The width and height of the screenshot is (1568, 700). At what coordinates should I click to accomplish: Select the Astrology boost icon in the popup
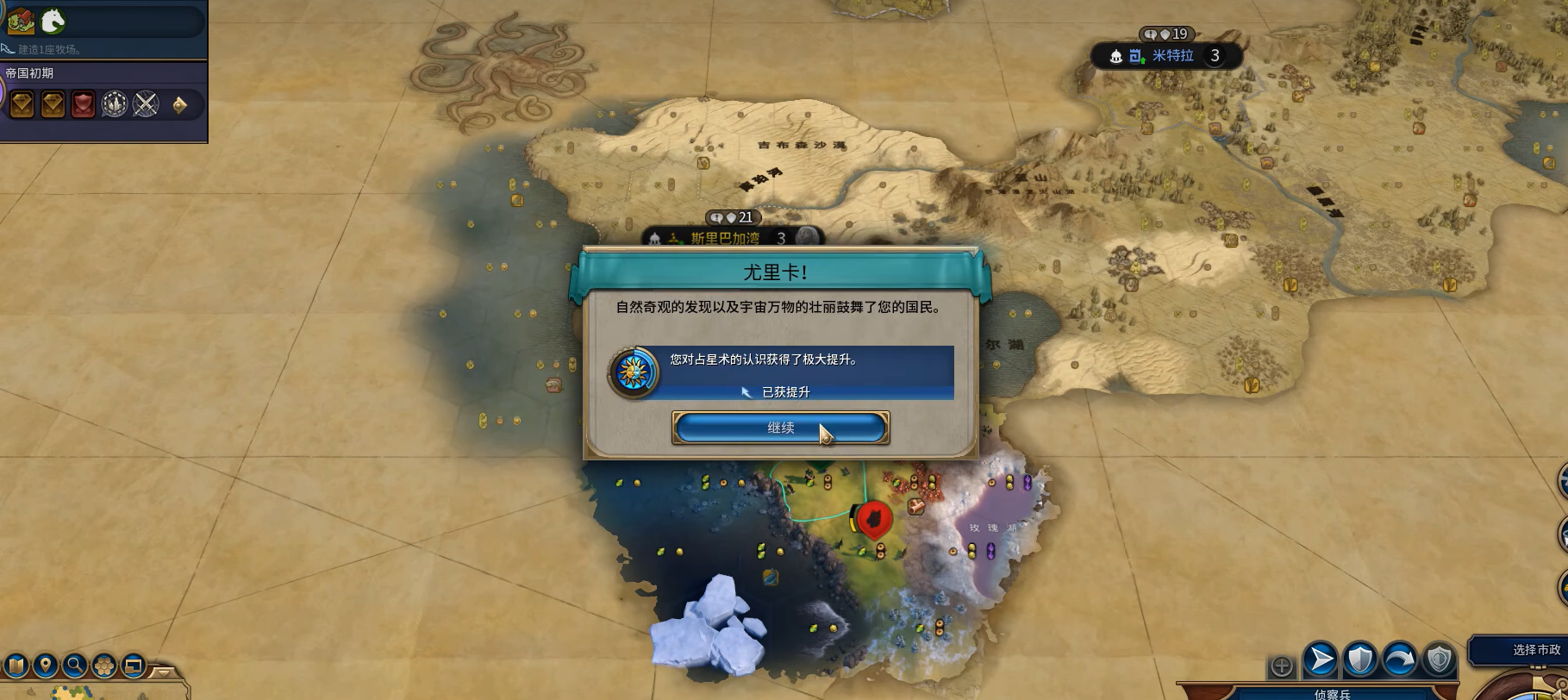[x=634, y=372]
